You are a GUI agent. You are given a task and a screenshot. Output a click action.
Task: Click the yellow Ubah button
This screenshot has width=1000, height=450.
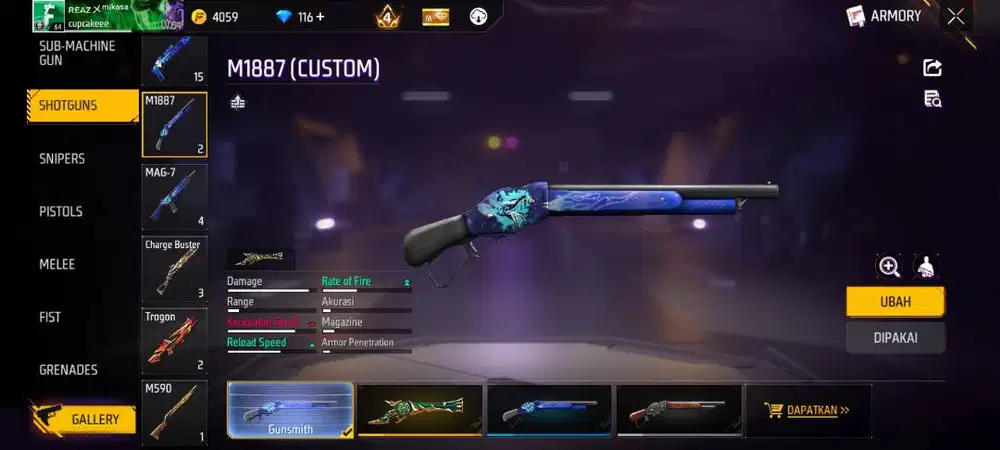[895, 301]
